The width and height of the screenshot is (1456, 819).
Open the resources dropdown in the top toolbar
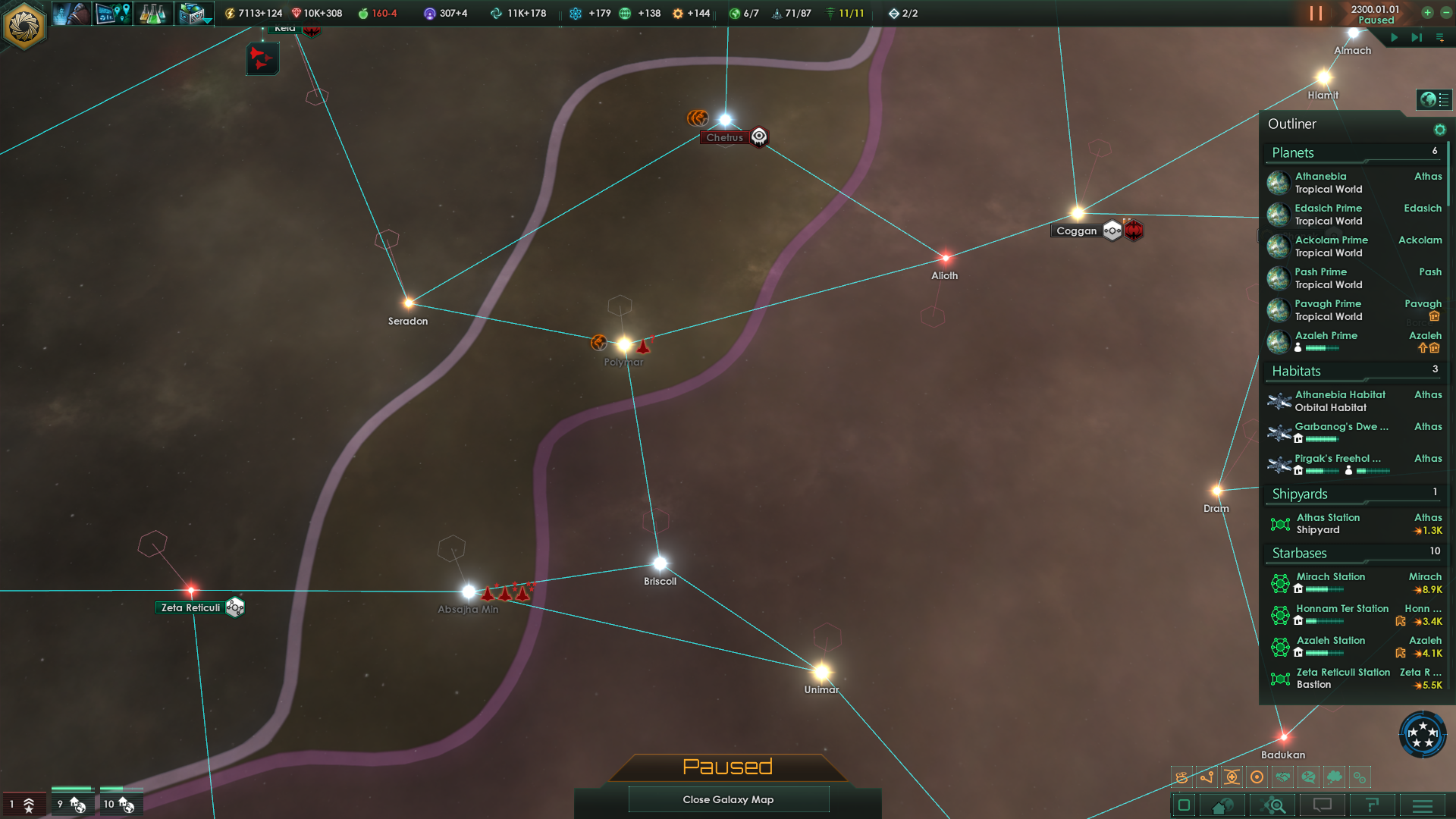click(196, 13)
